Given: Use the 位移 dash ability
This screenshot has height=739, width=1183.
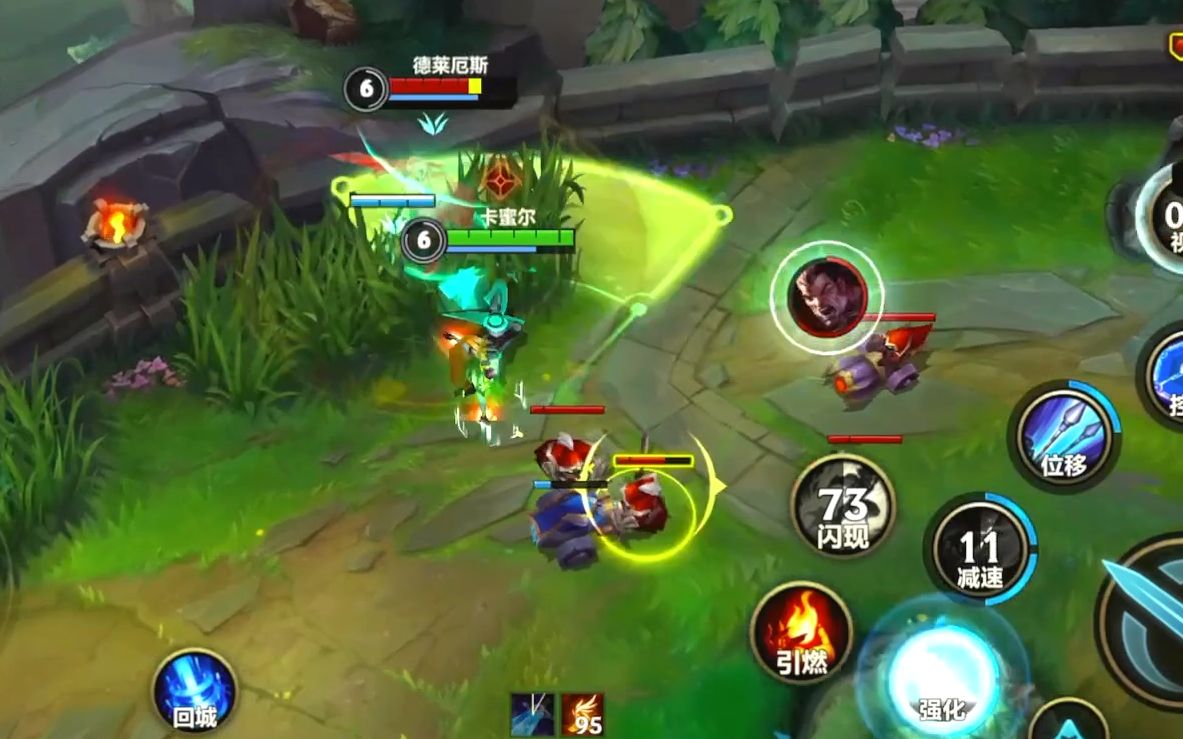Looking at the screenshot, I should (x=1063, y=436).
